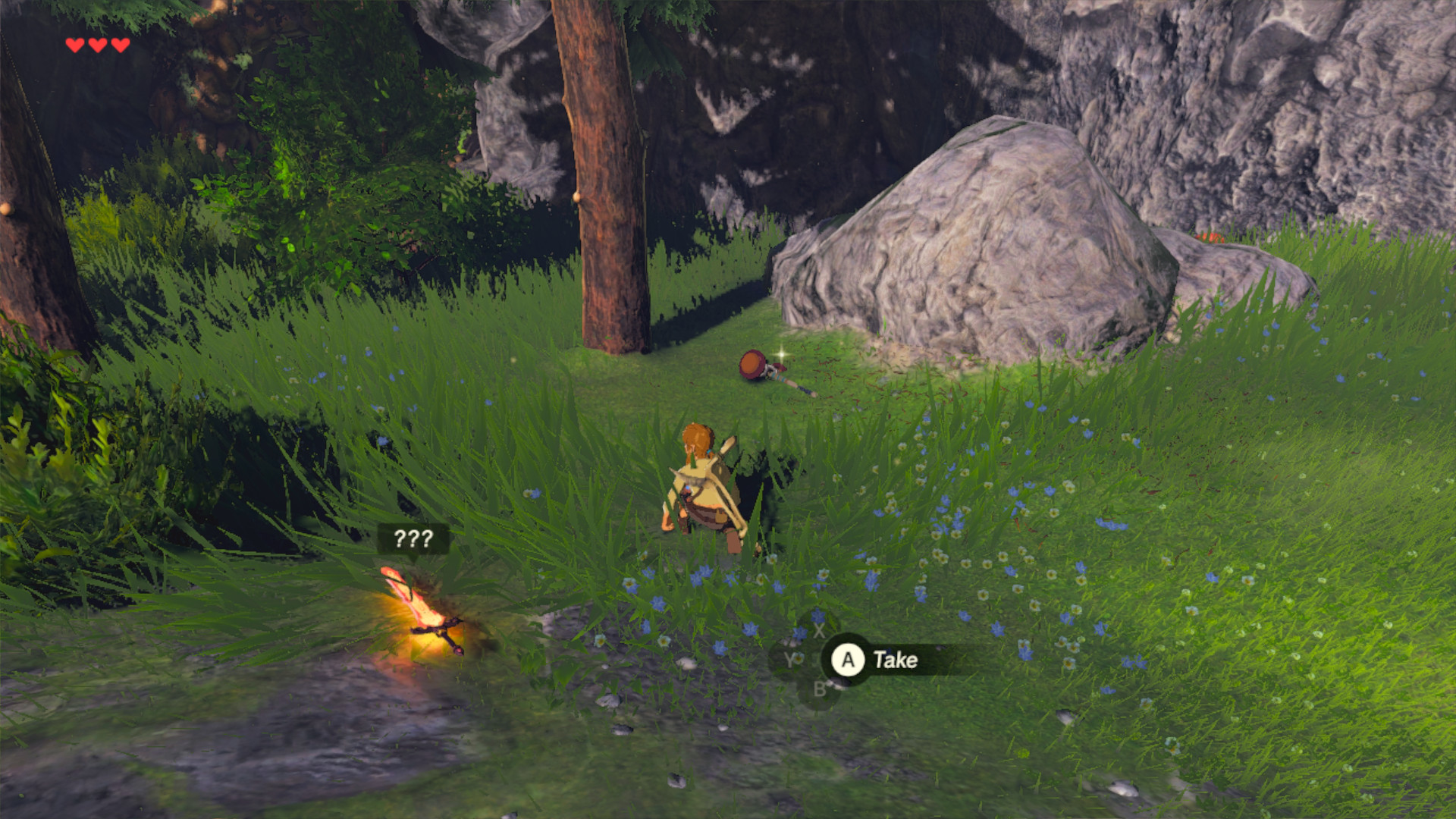The image size is (1456, 819).
Task: Click the second heart icon
Action: click(96, 44)
